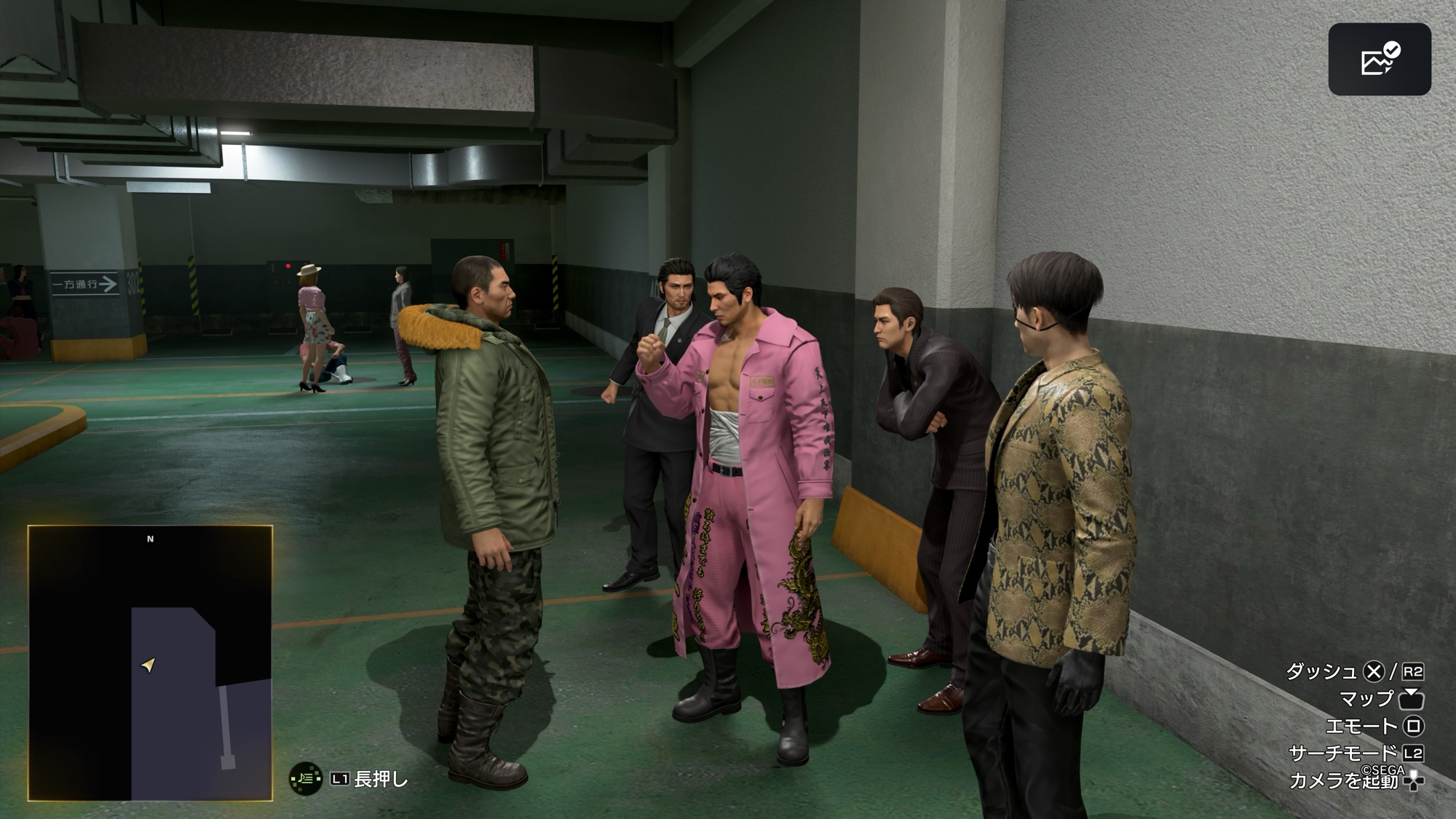The height and width of the screenshot is (819, 1456).
Task: Select the player arrow marker on minimap
Action: (x=149, y=665)
